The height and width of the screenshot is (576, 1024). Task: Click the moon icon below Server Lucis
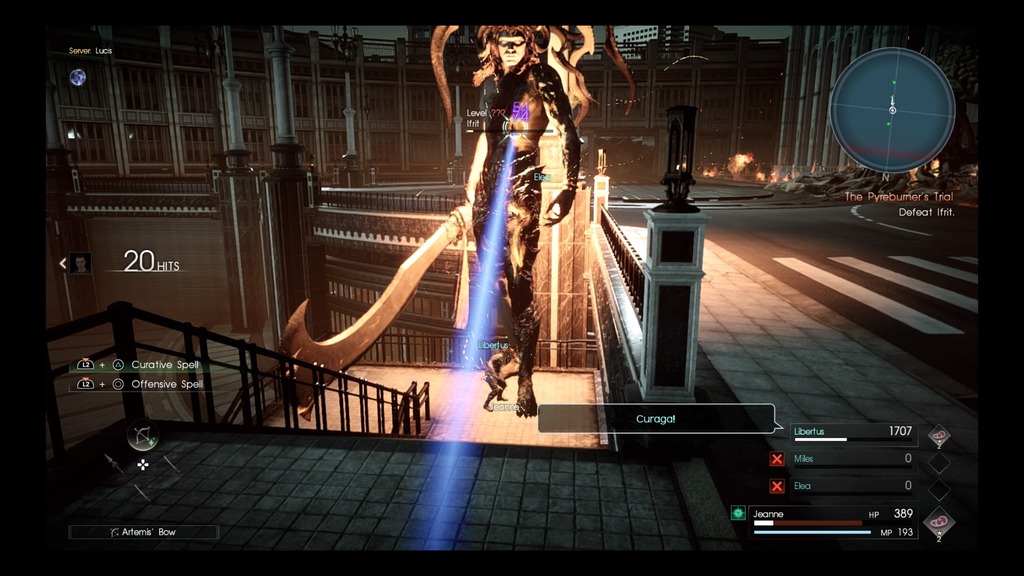click(77, 77)
